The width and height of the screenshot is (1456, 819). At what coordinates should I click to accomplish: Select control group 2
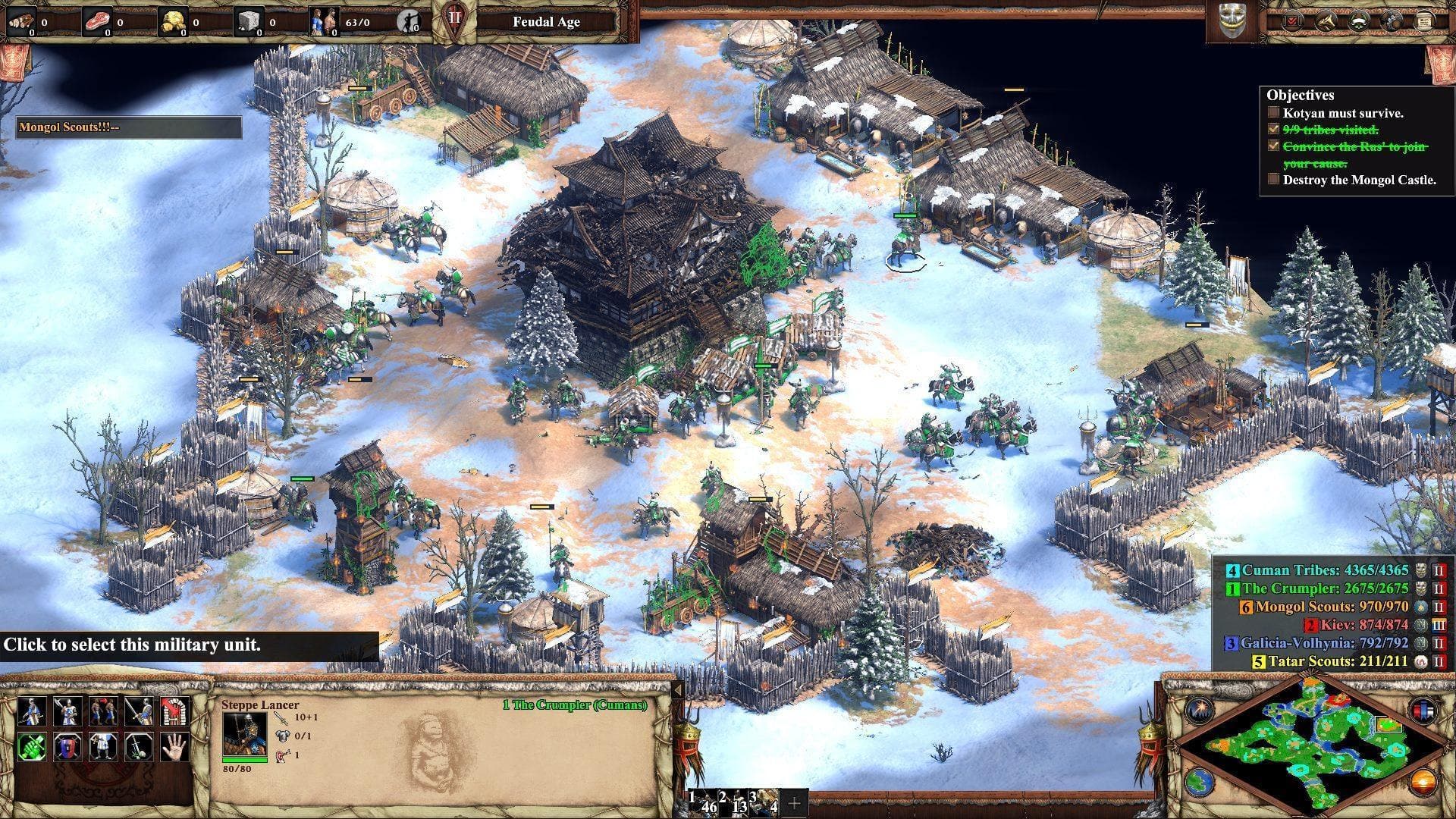pyautogui.click(x=733, y=802)
